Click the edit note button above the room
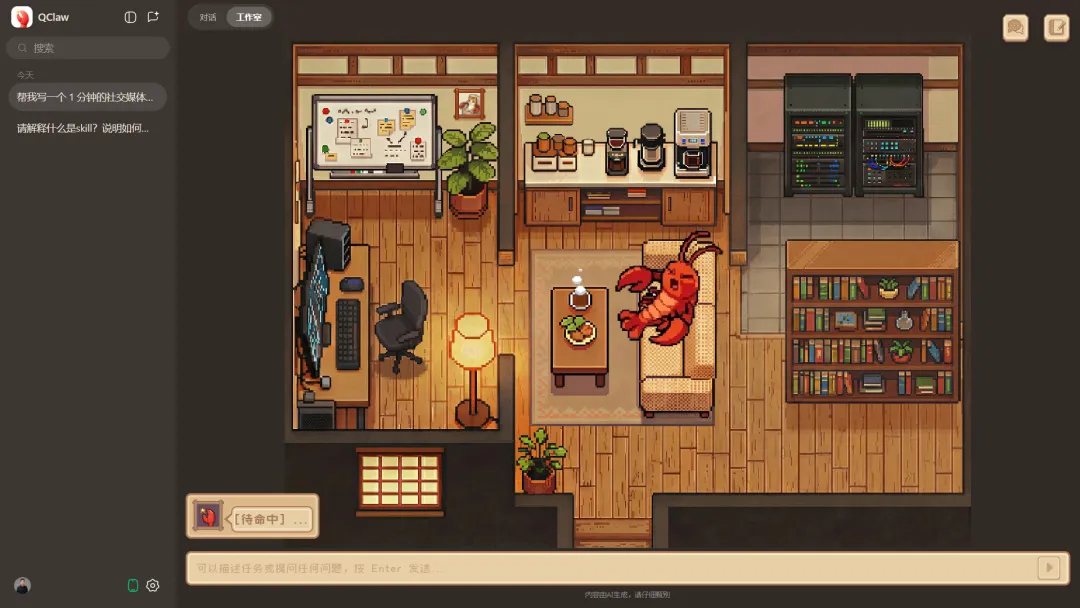The image size is (1080, 608). point(1056,28)
